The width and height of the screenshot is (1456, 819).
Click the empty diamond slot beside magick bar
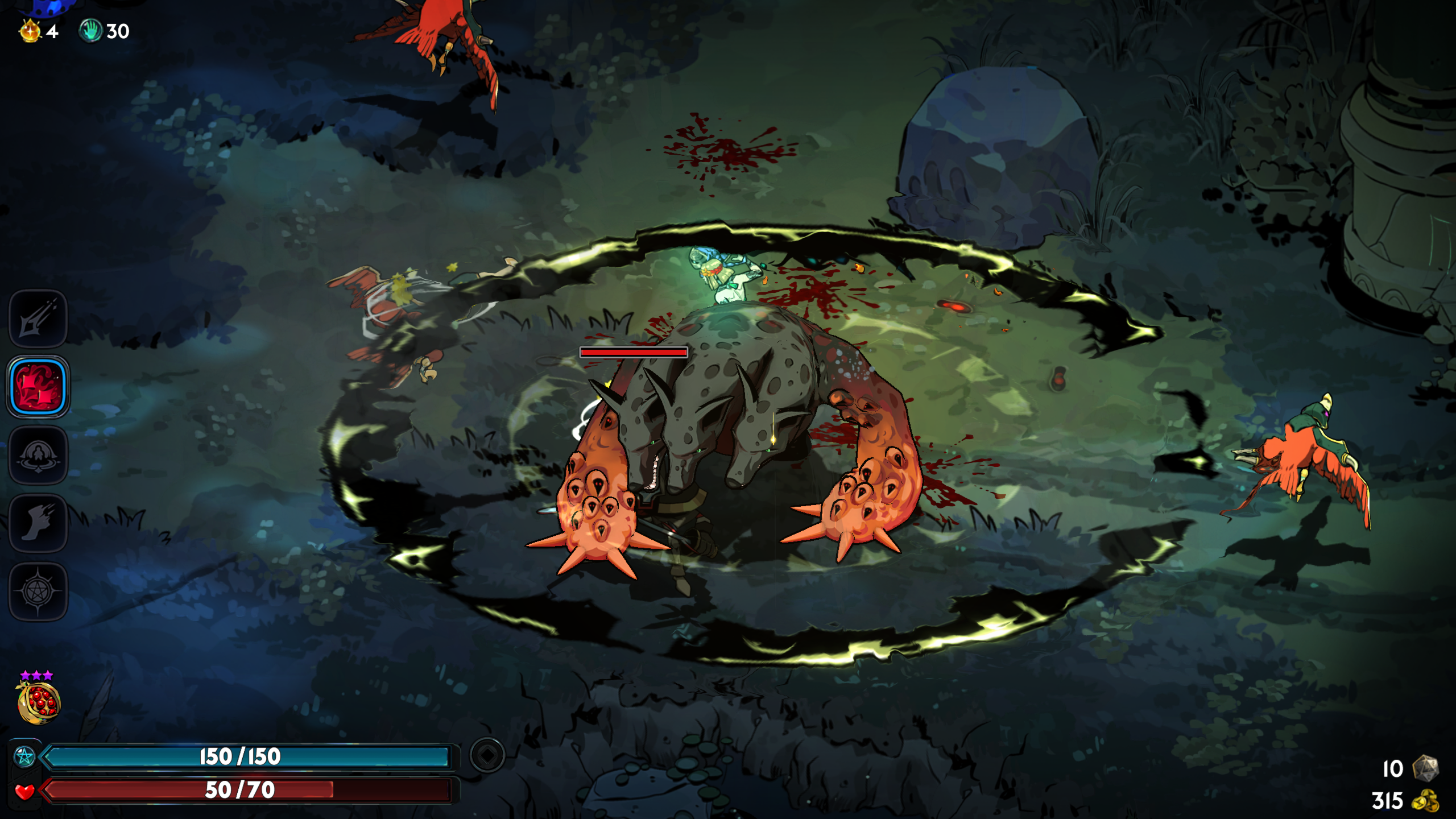point(487,755)
